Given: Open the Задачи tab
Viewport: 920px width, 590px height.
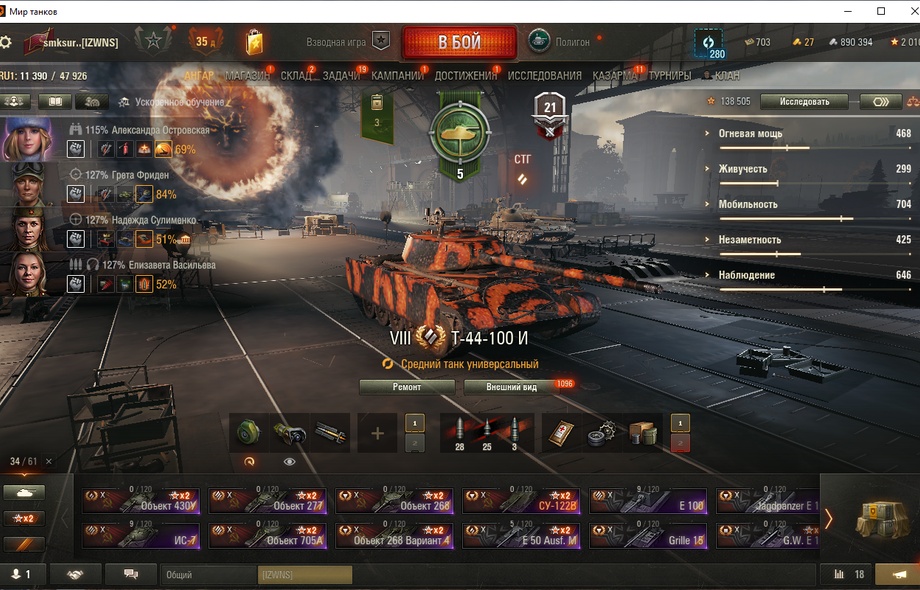Looking at the screenshot, I should (341, 76).
